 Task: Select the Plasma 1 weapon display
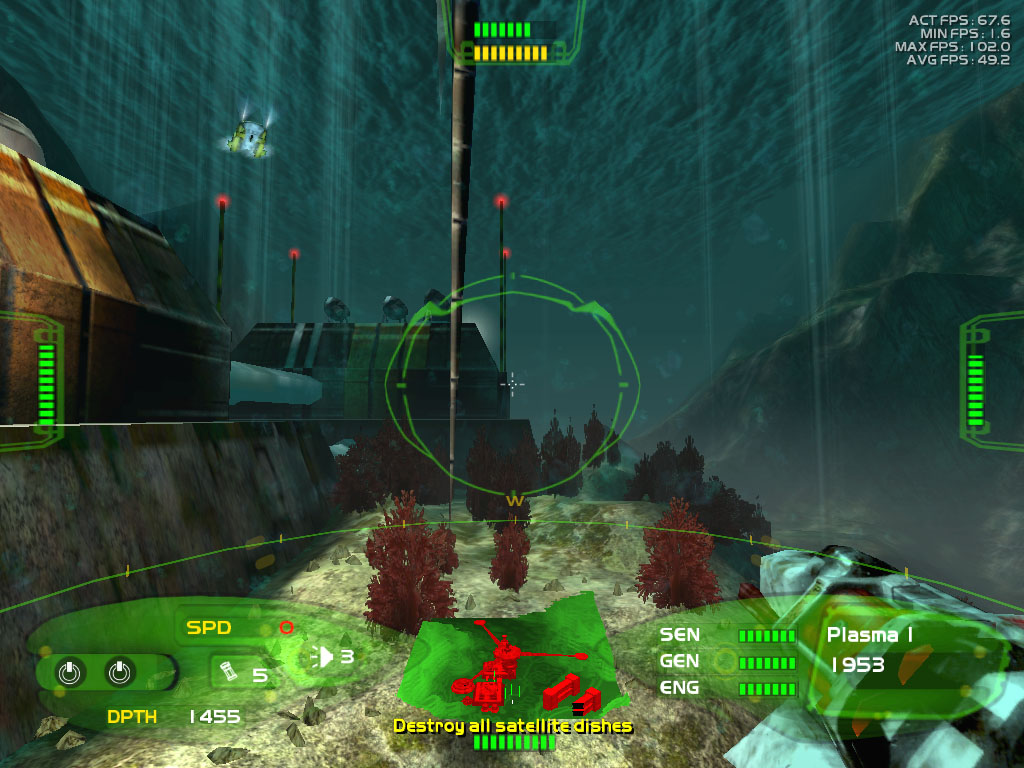click(869, 635)
